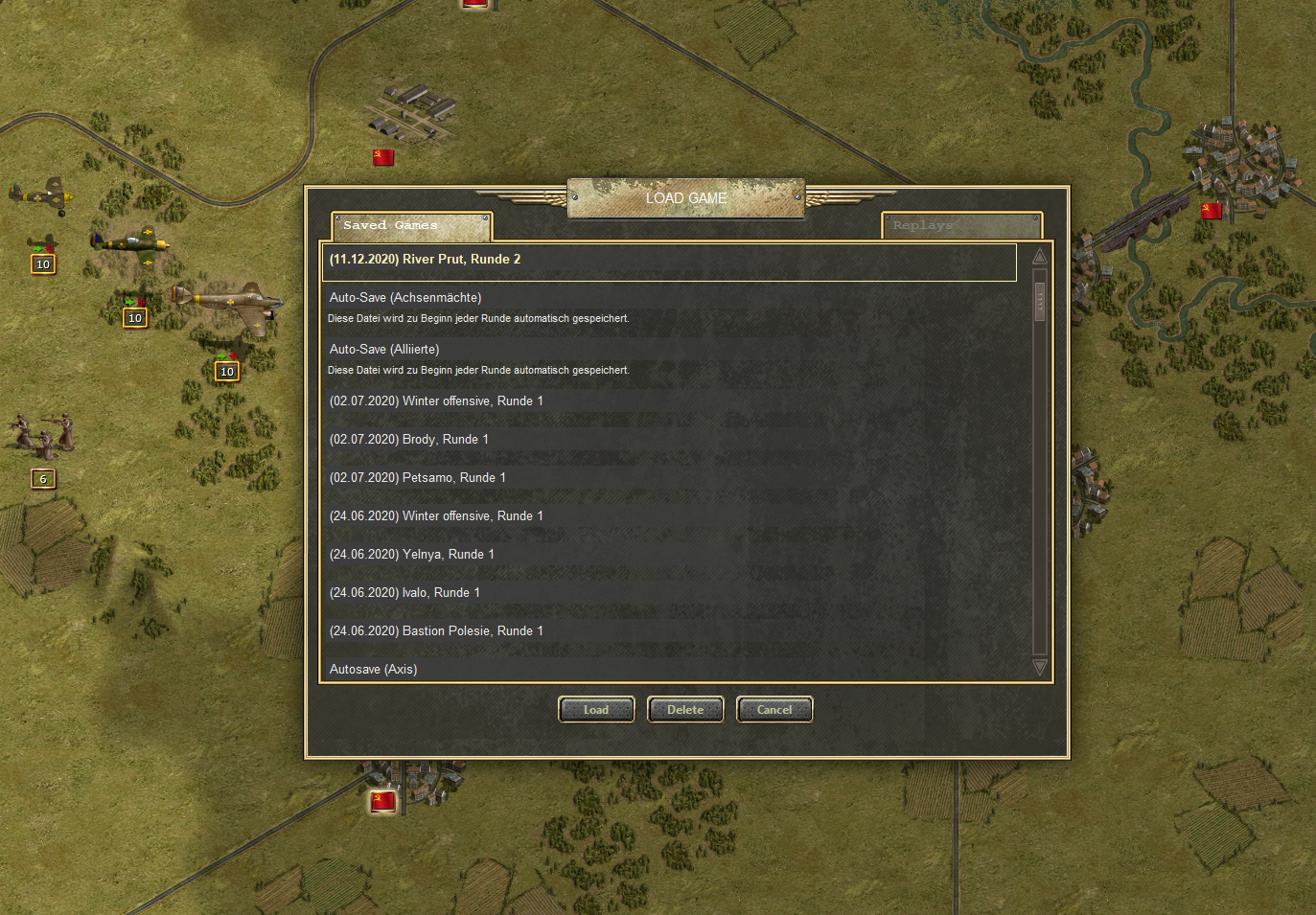Load the selected saved game
Screen dimensions: 1316x915
coord(596,710)
